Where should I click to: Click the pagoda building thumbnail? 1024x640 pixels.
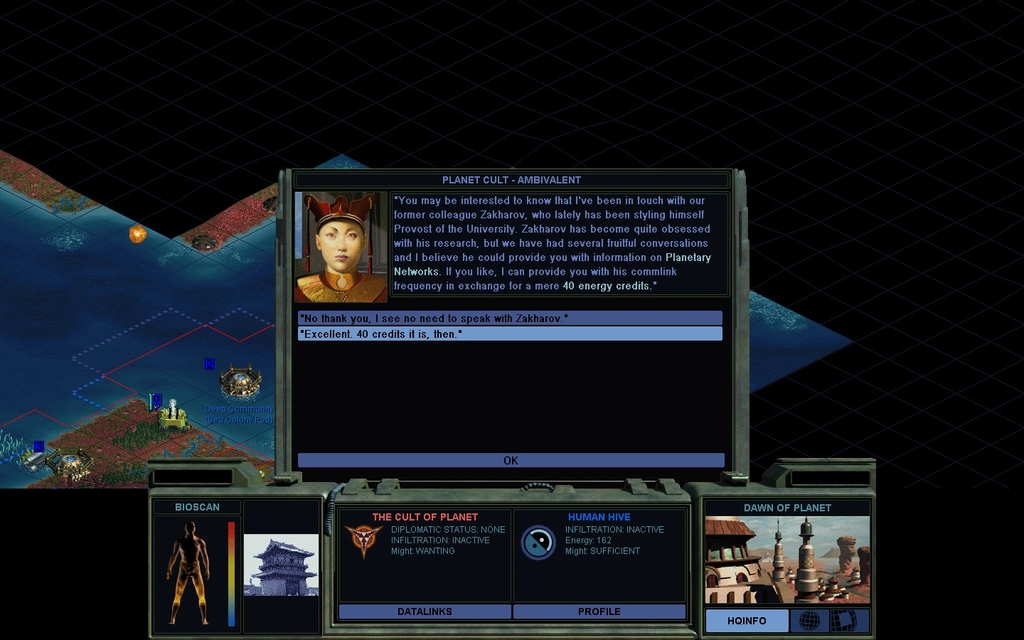[281, 565]
